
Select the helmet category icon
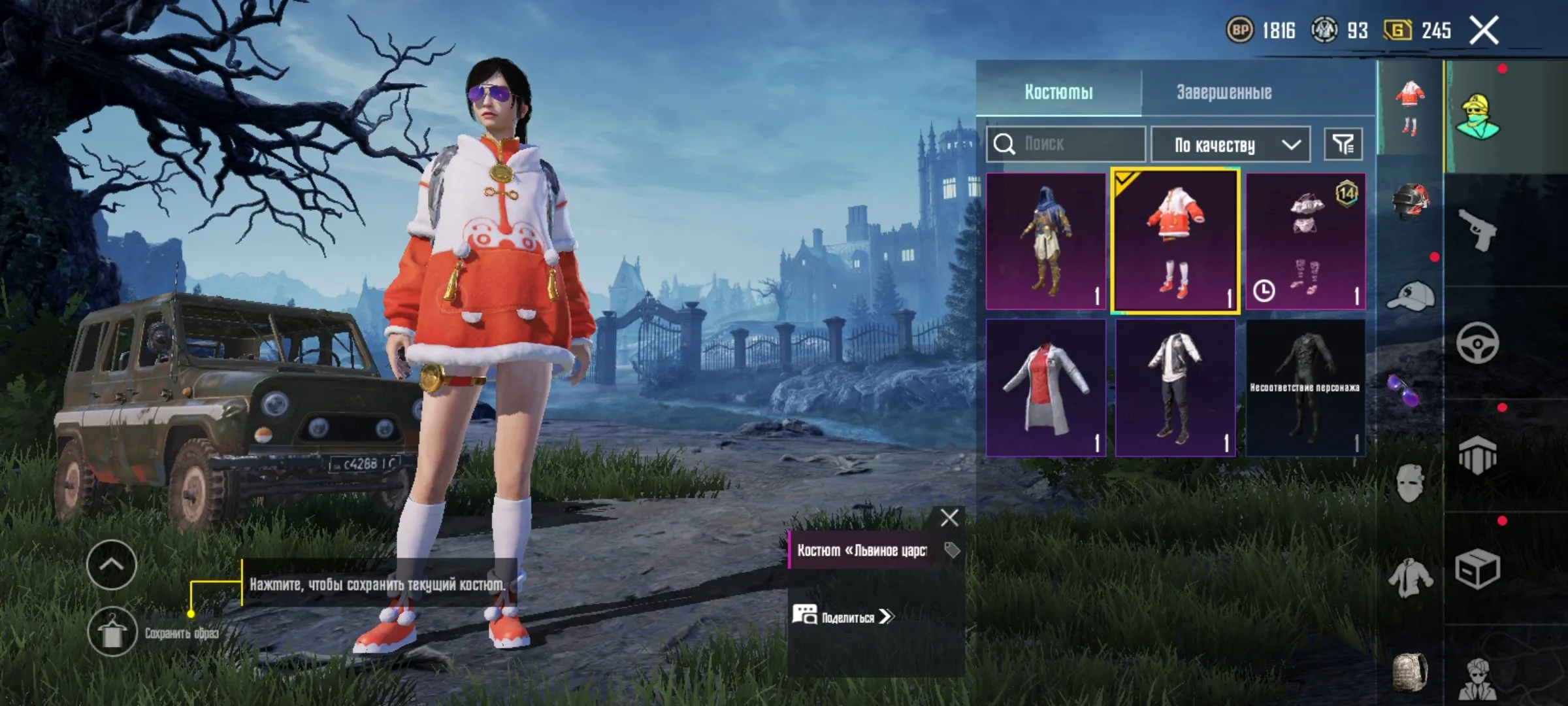click(x=1410, y=201)
